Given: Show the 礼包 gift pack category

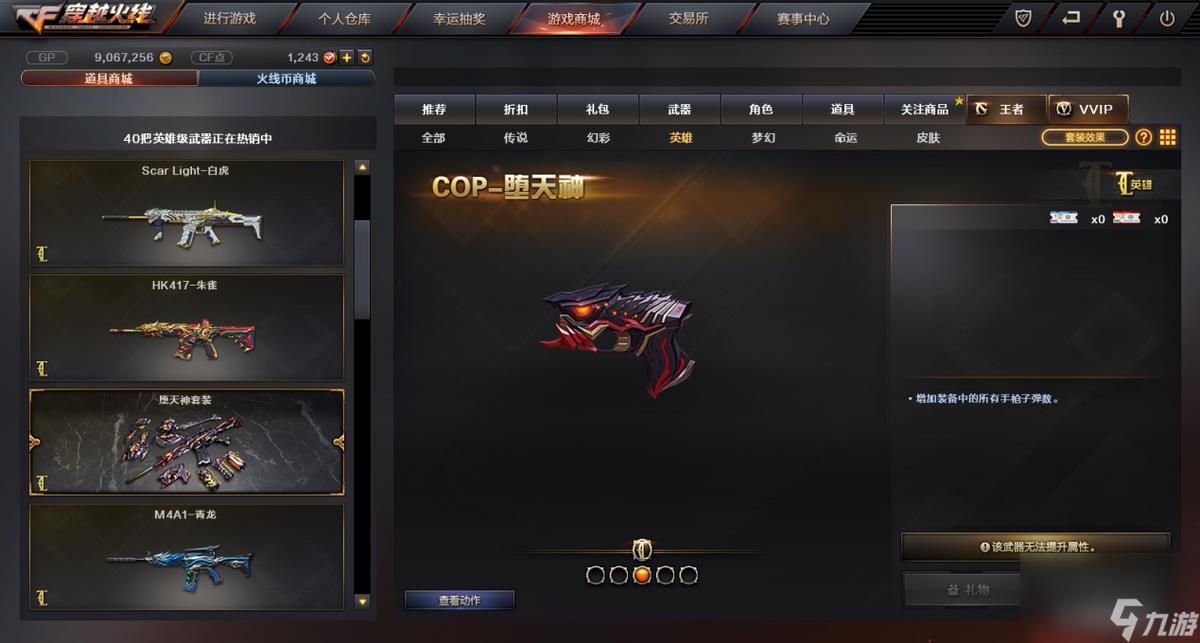Looking at the screenshot, I should [x=598, y=109].
